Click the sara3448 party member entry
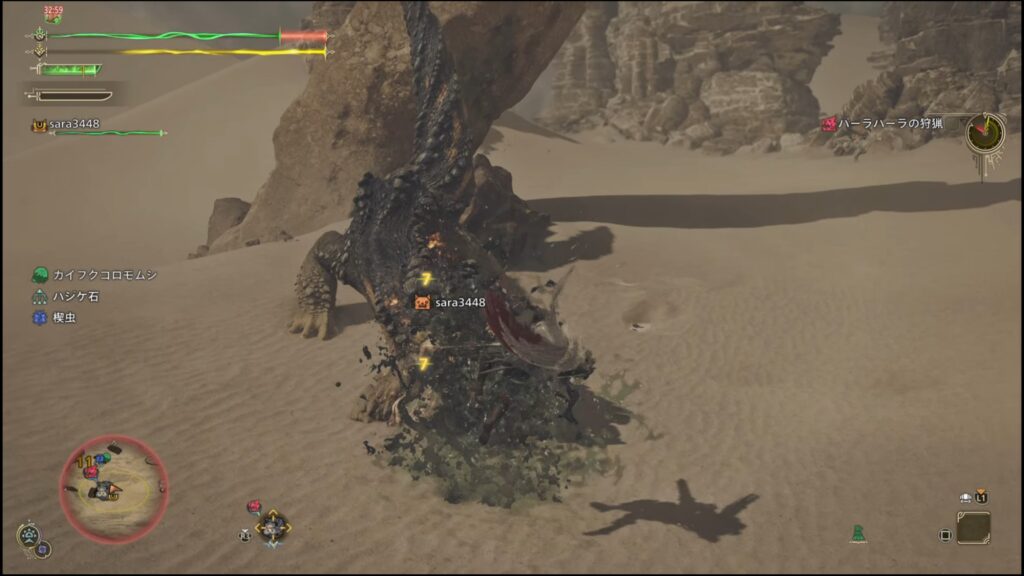 click(x=70, y=125)
